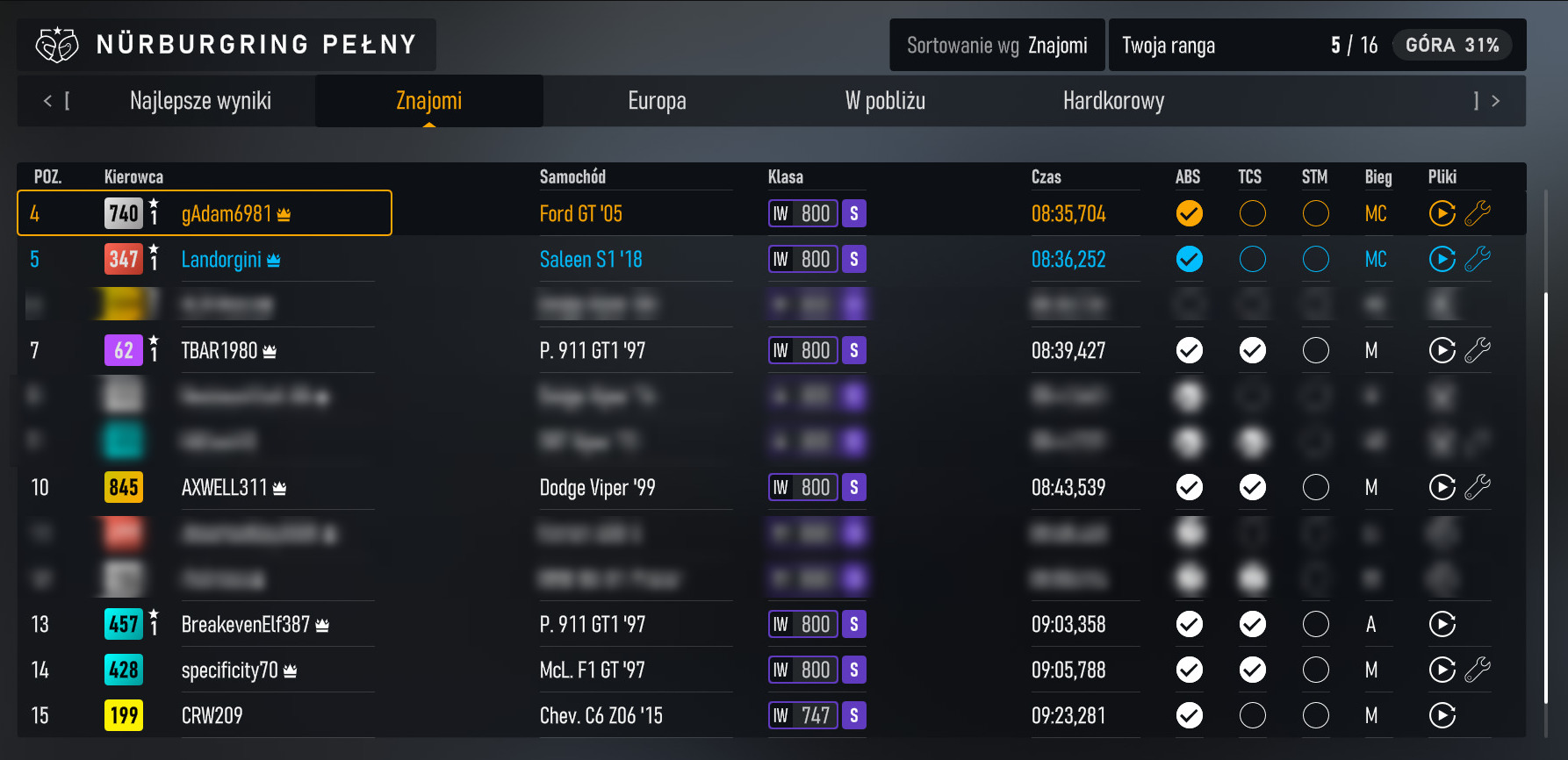The image size is (1568, 760).
Task: View CRW209's replay icon
Action: 1442,715
